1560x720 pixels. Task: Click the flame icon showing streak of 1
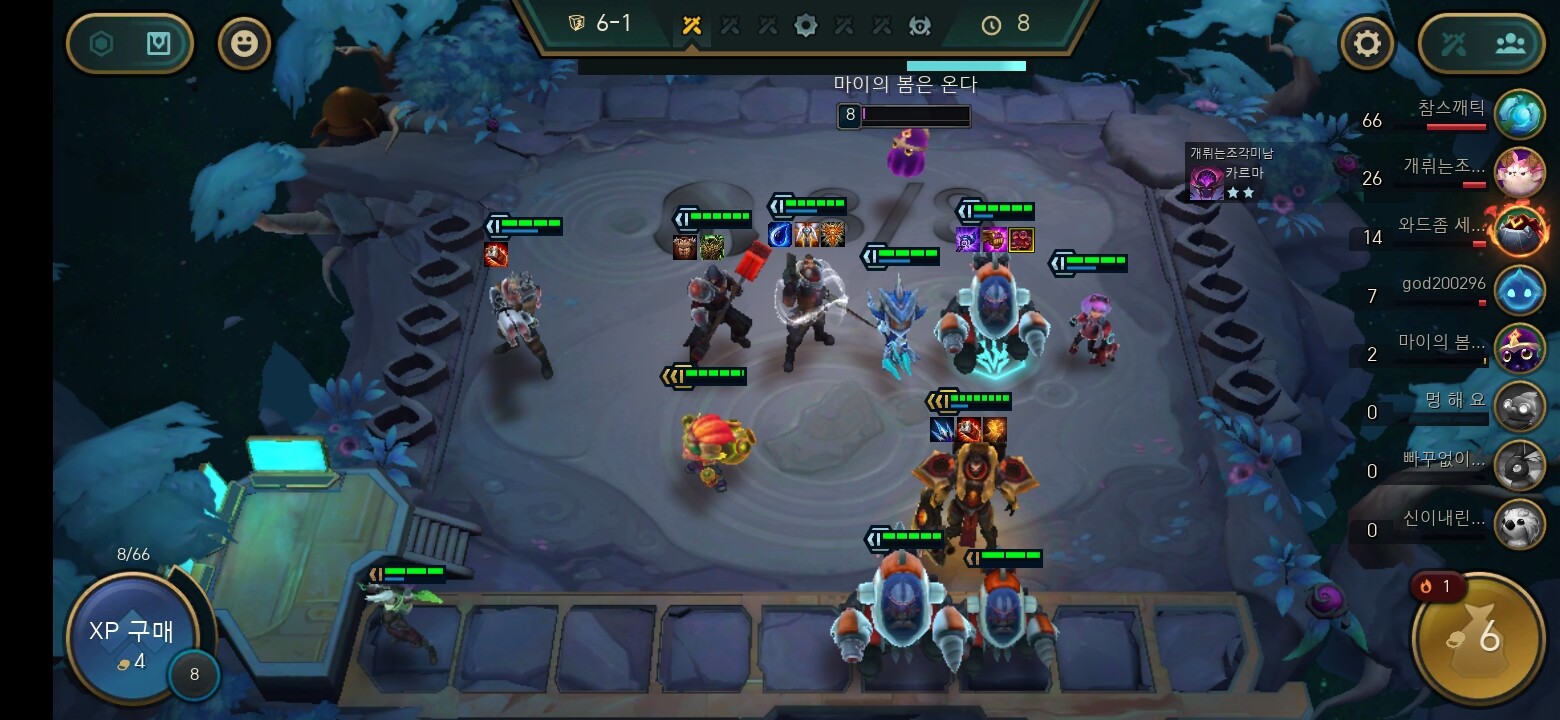[x=1437, y=587]
